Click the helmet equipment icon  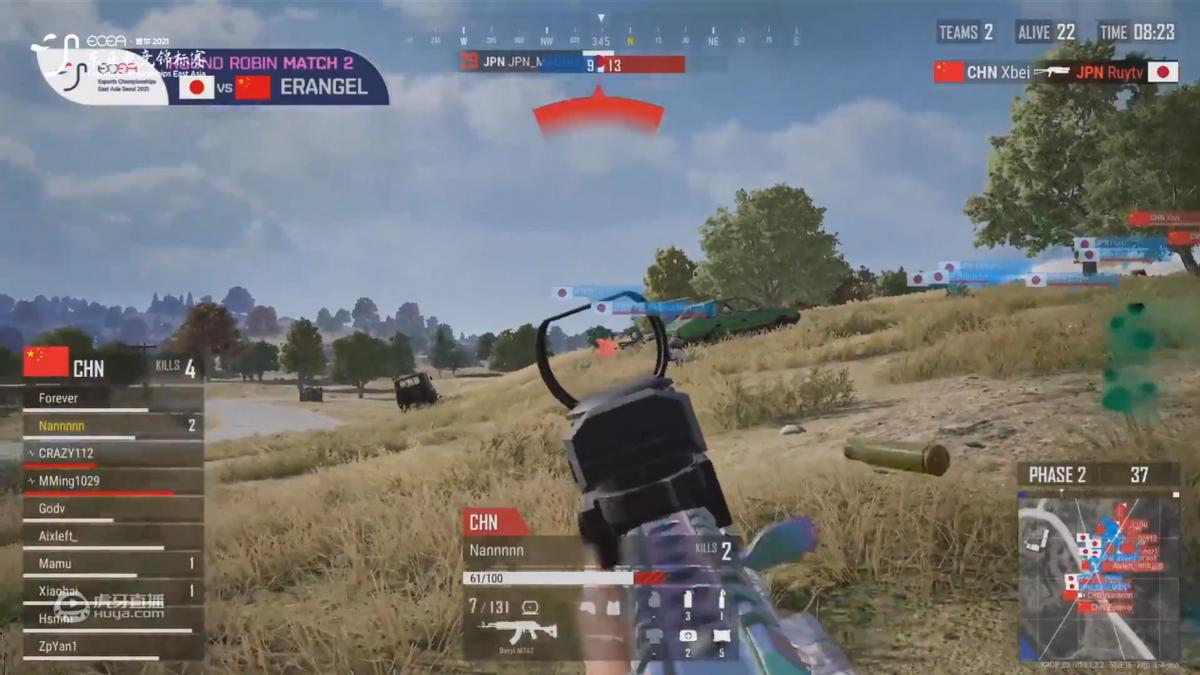click(586, 607)
